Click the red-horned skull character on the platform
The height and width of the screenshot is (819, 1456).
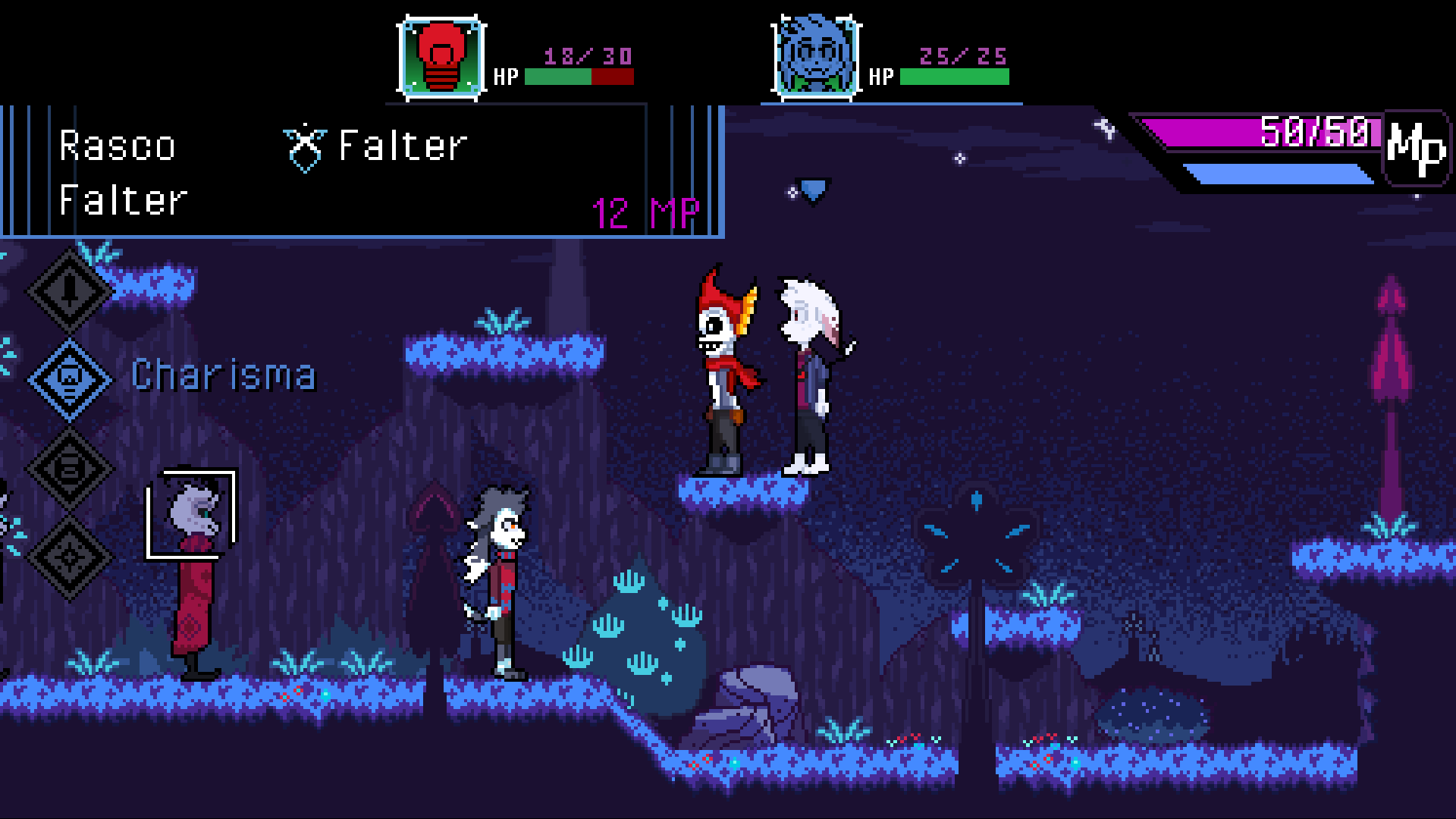coord(720,364)
